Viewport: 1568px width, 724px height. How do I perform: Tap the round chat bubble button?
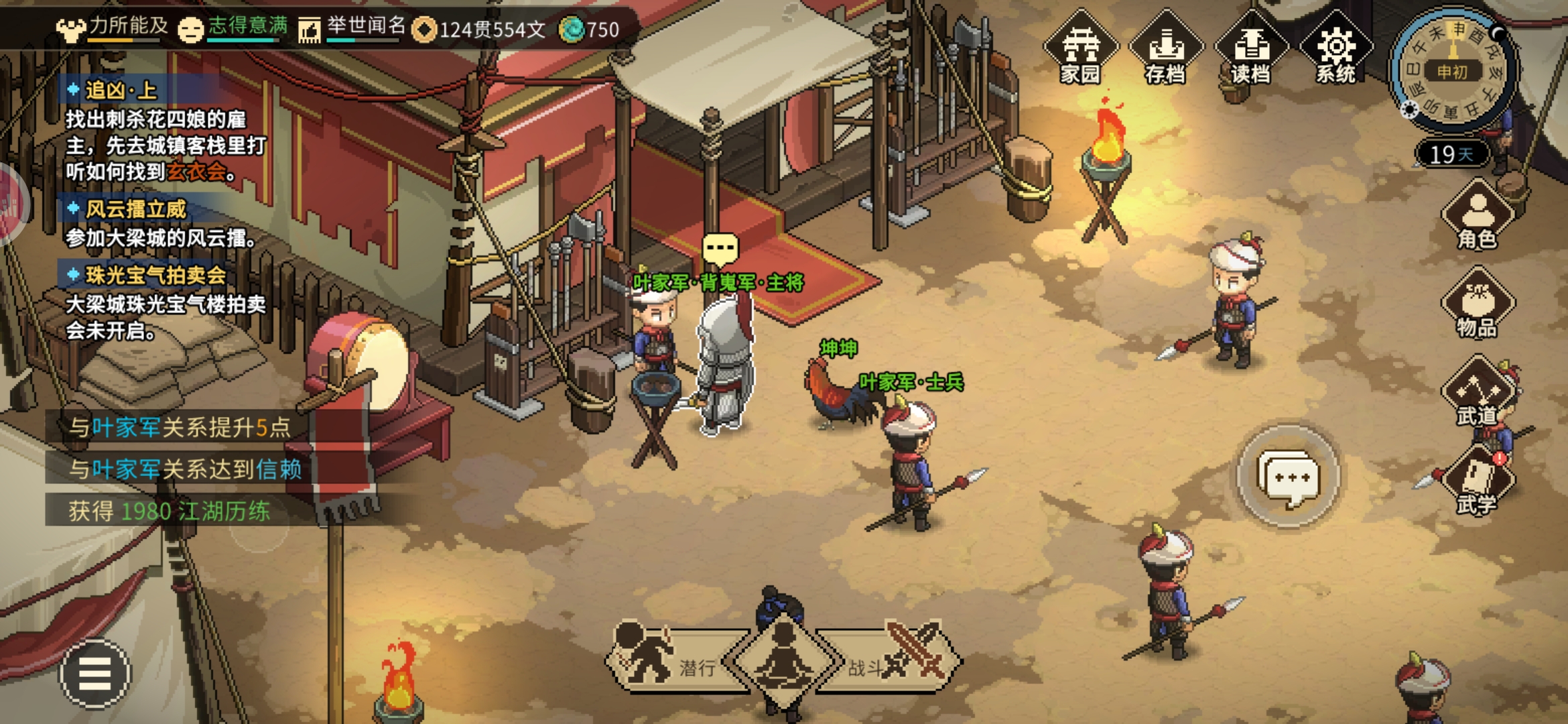(x=1287, y=477)
